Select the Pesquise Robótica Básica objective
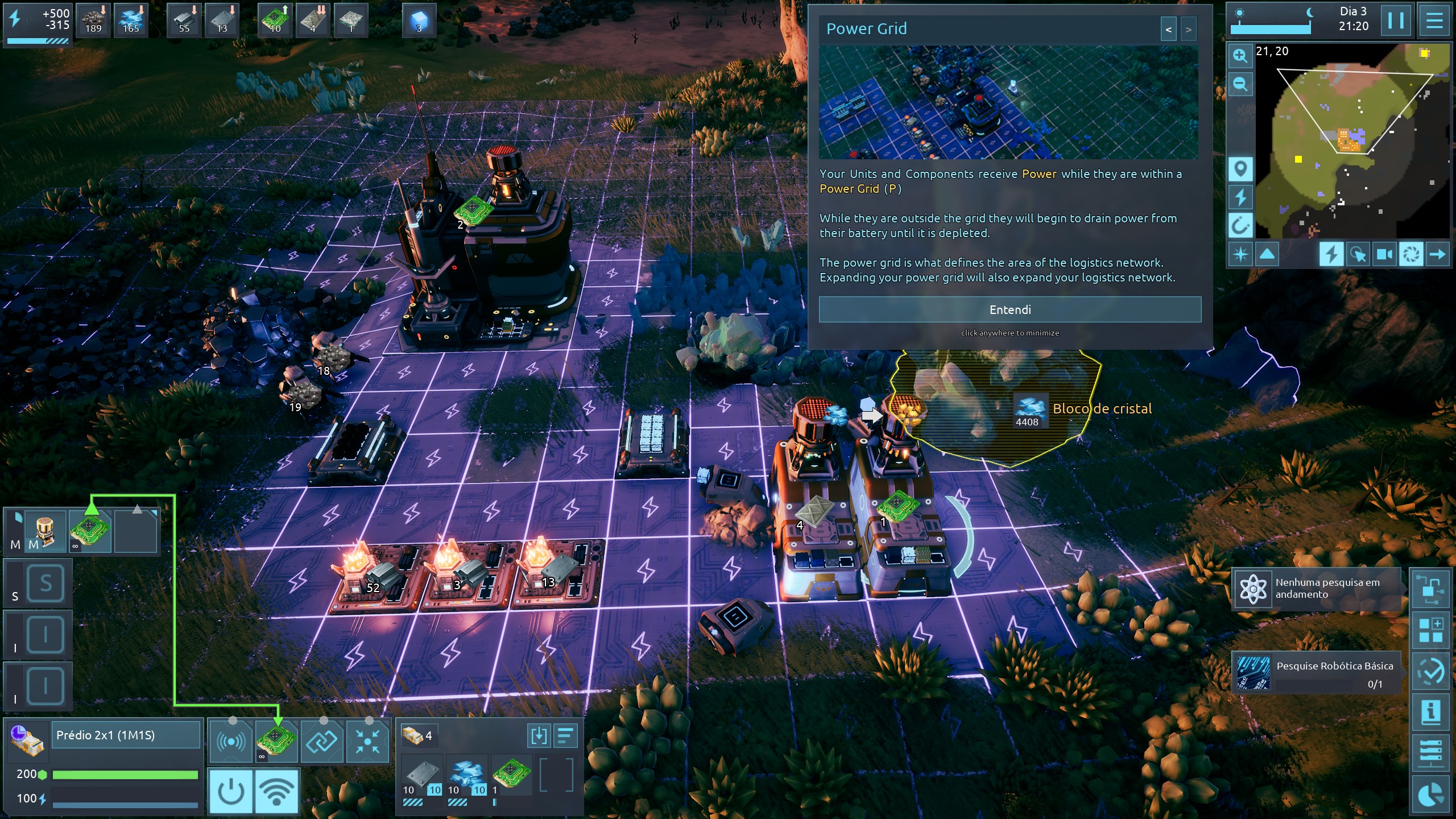Screen dimensions: 1456x819 tap(1316, 672)
